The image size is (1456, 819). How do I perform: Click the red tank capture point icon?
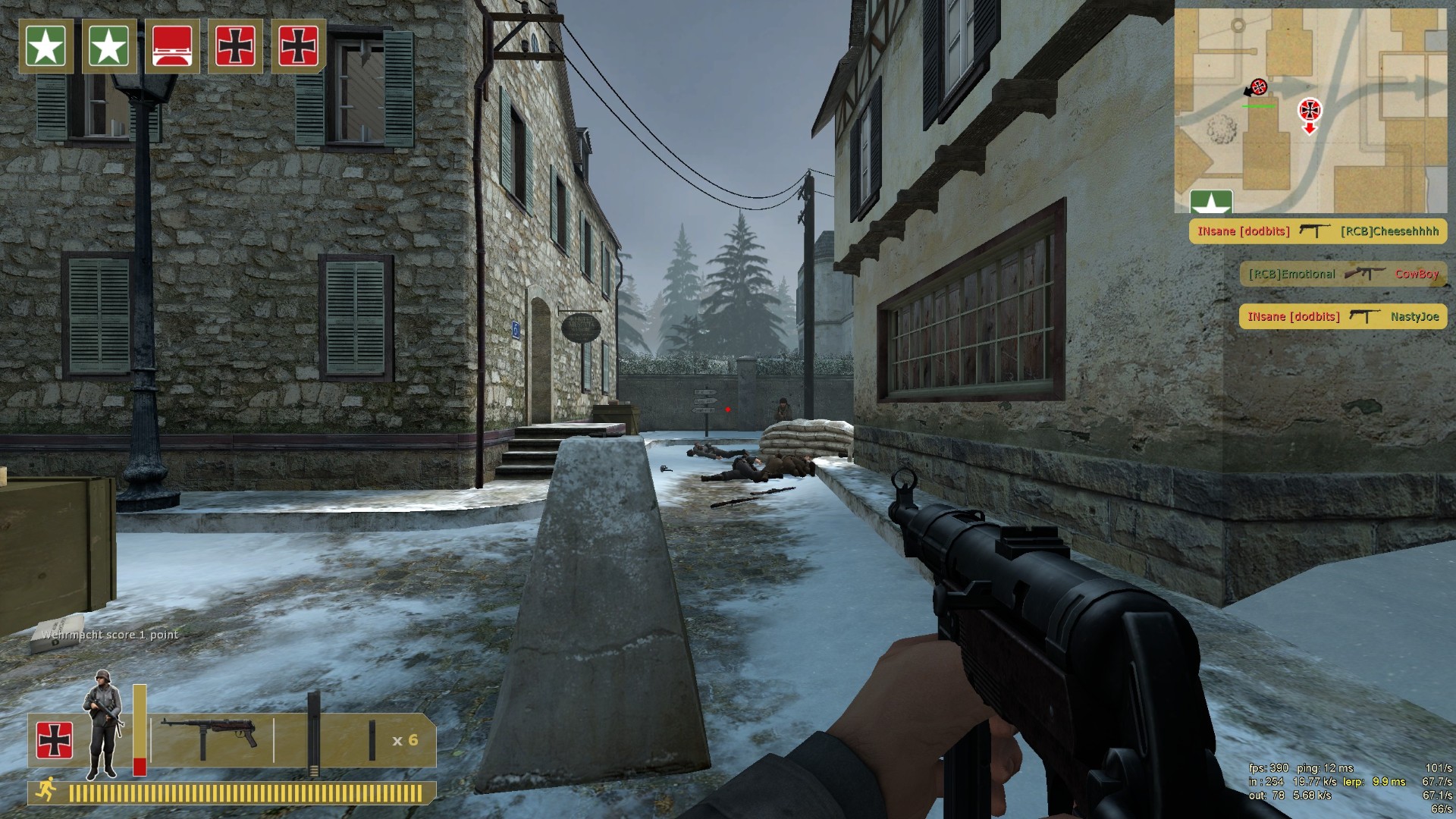pyautogui.click(x=172, y=46)
